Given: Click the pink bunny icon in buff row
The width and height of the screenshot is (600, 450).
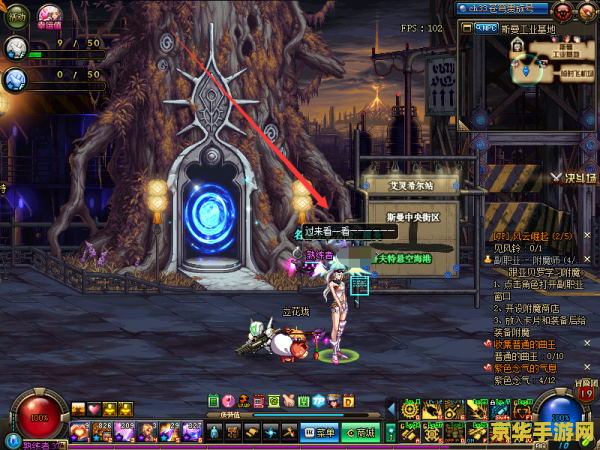Looking at the screenshot, I should pyautogui.click(x=292, y=401).
